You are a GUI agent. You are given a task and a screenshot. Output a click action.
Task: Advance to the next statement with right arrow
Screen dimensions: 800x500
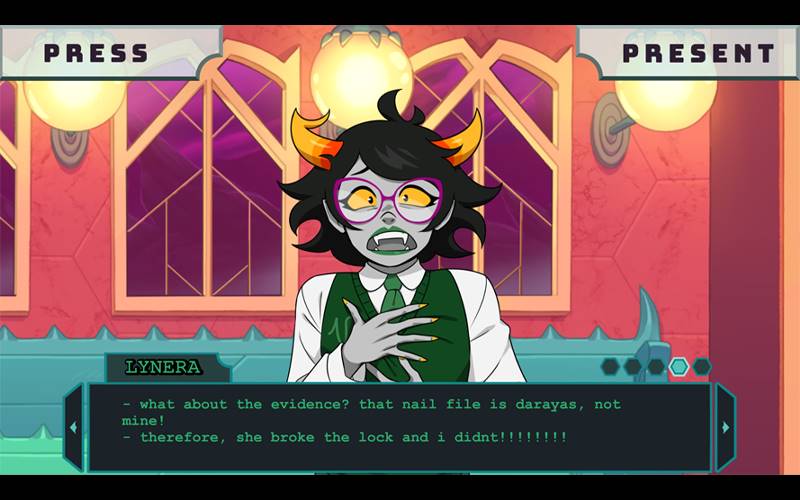point(725,427)
